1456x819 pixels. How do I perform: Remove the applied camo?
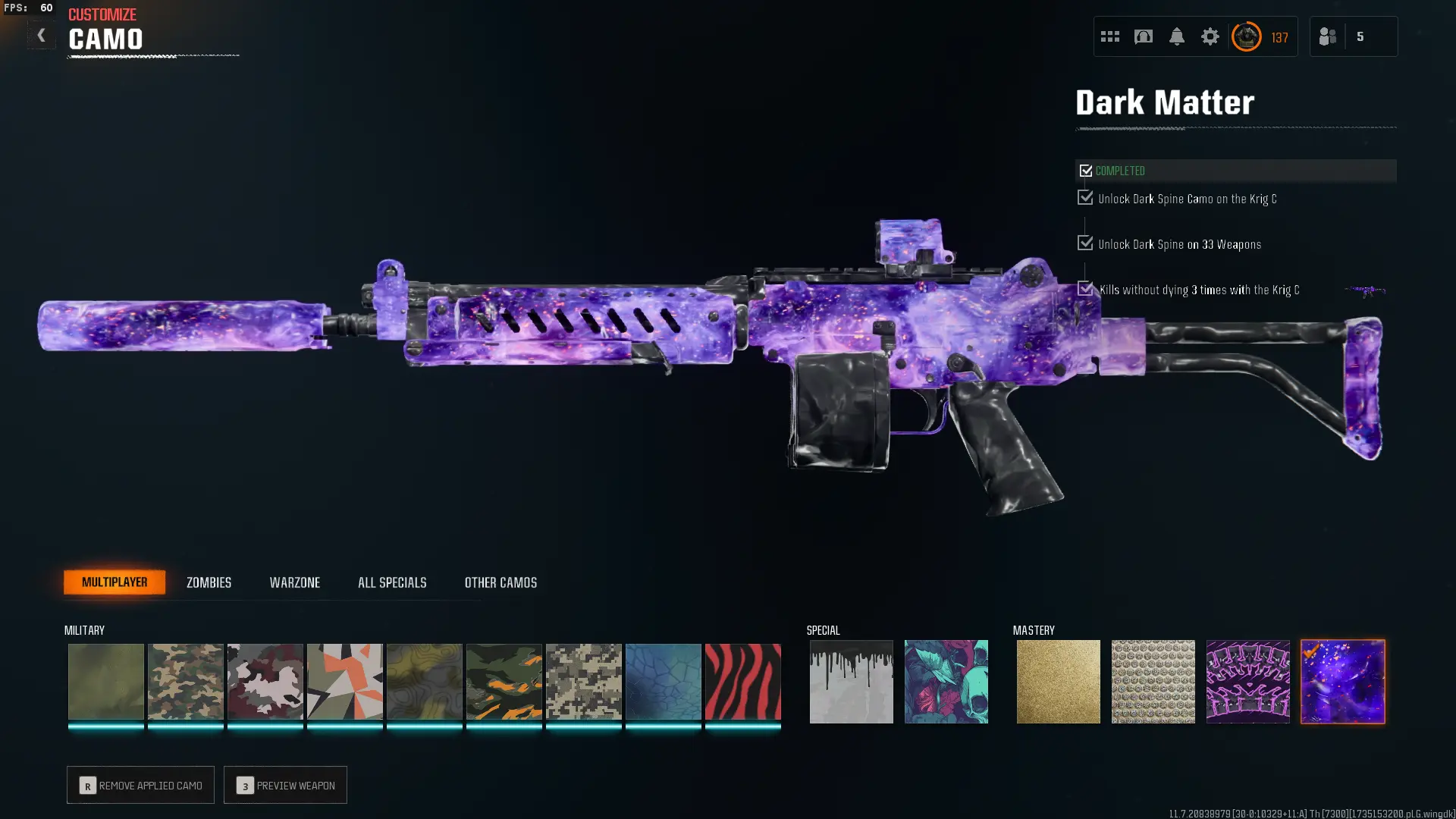tap(140, 785)
